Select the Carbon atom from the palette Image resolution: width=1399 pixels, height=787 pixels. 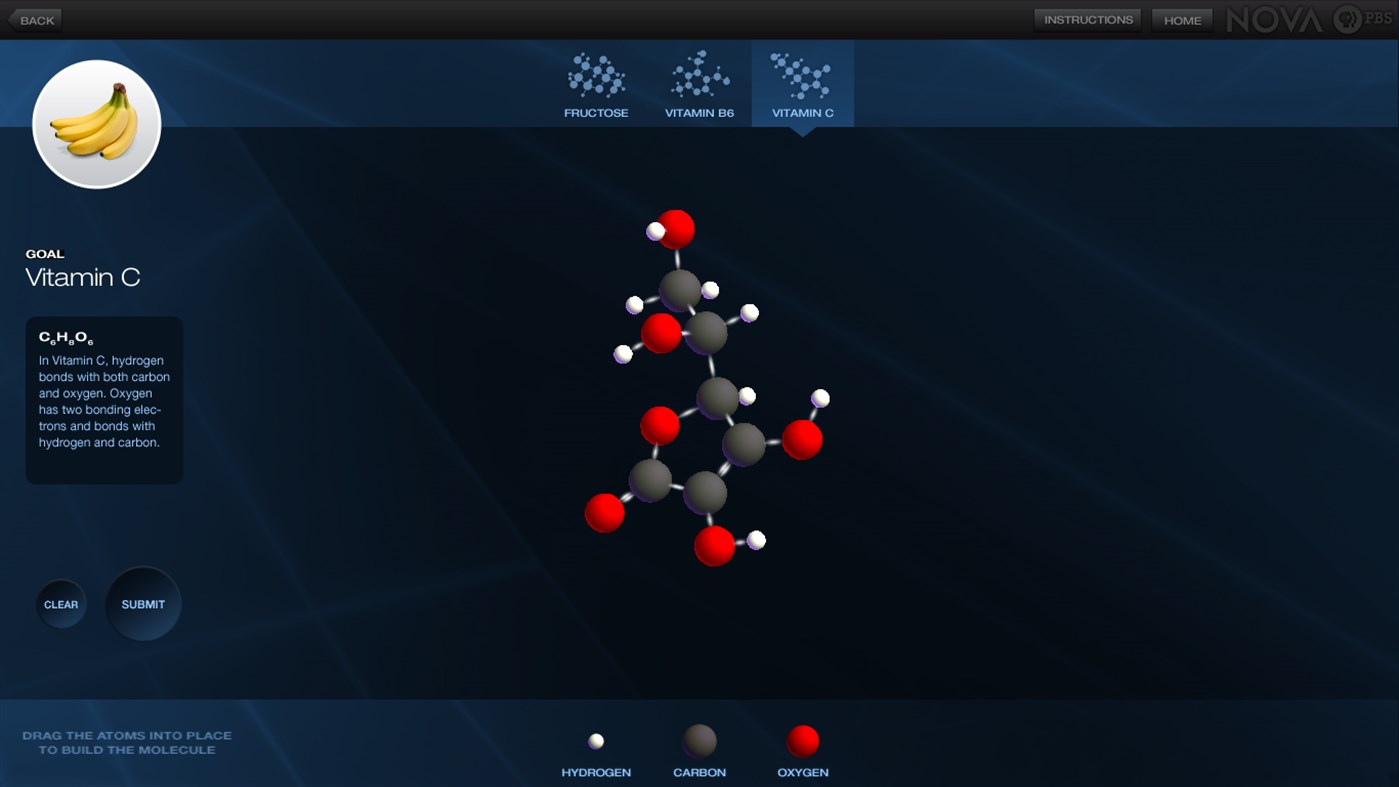coord(699,740)
